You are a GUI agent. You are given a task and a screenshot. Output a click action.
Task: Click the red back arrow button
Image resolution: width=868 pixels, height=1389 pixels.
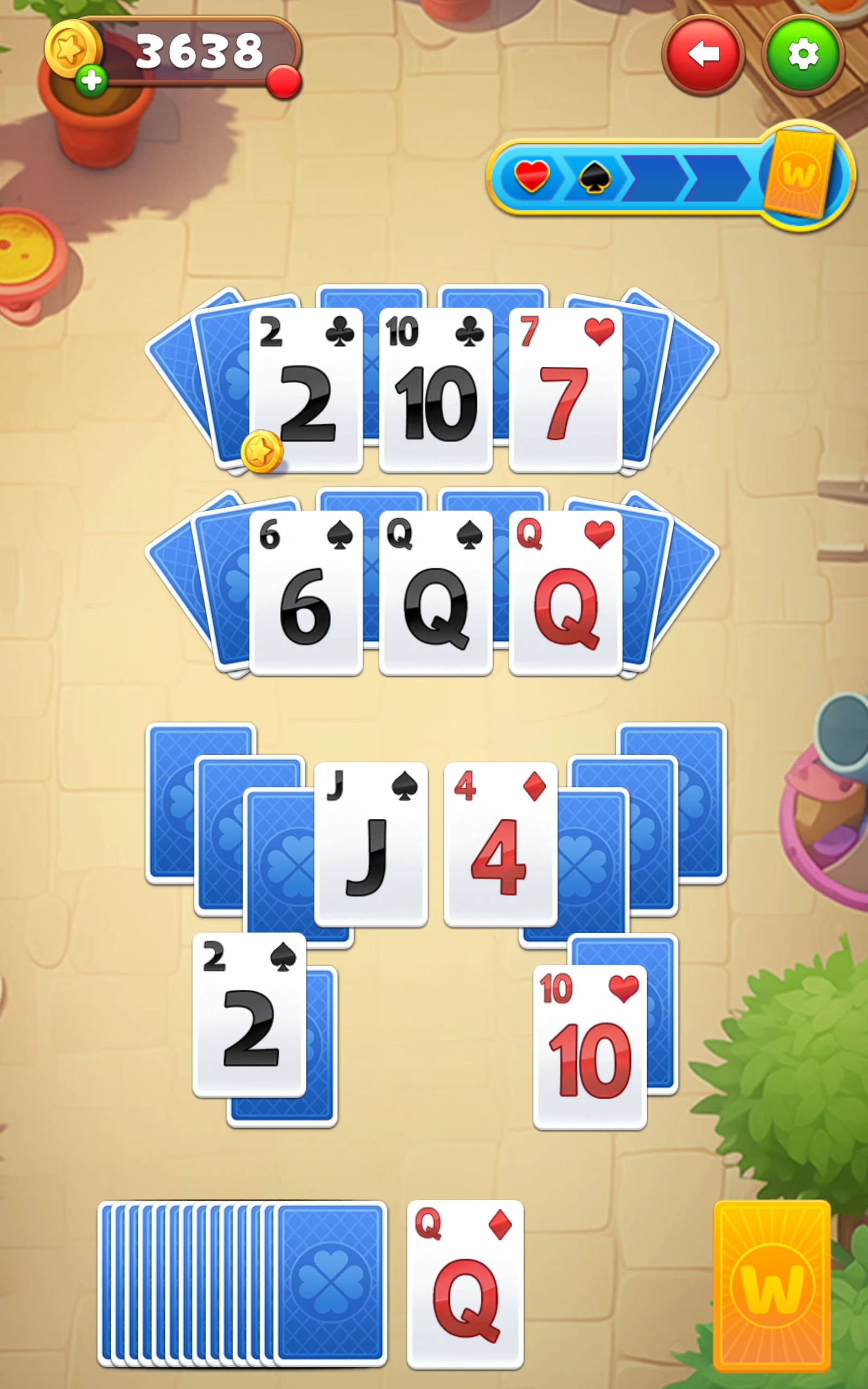tap(704, 54)
